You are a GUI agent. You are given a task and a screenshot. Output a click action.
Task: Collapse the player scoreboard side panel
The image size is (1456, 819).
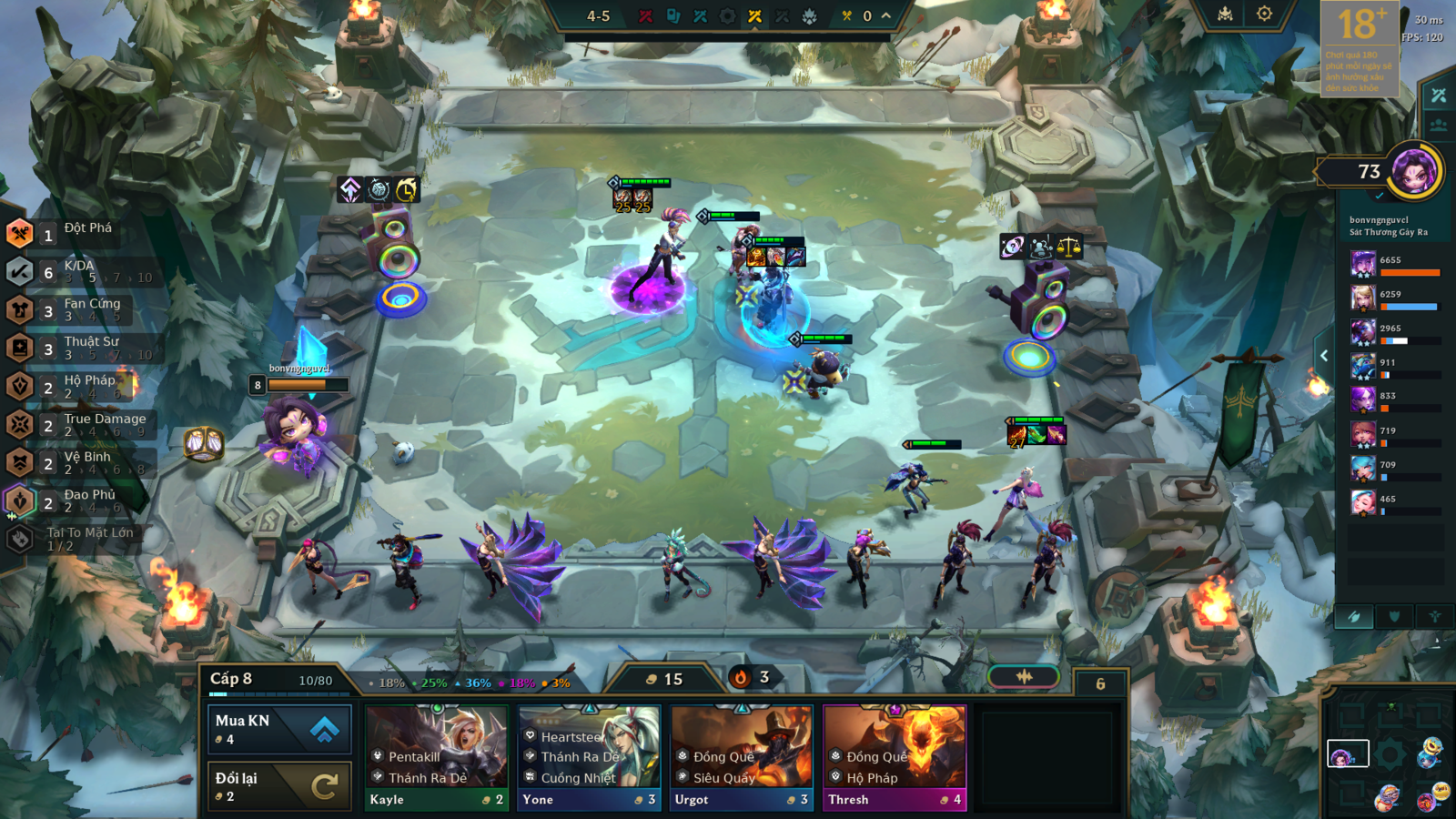pyautogui.click(x=1324, y=356)
